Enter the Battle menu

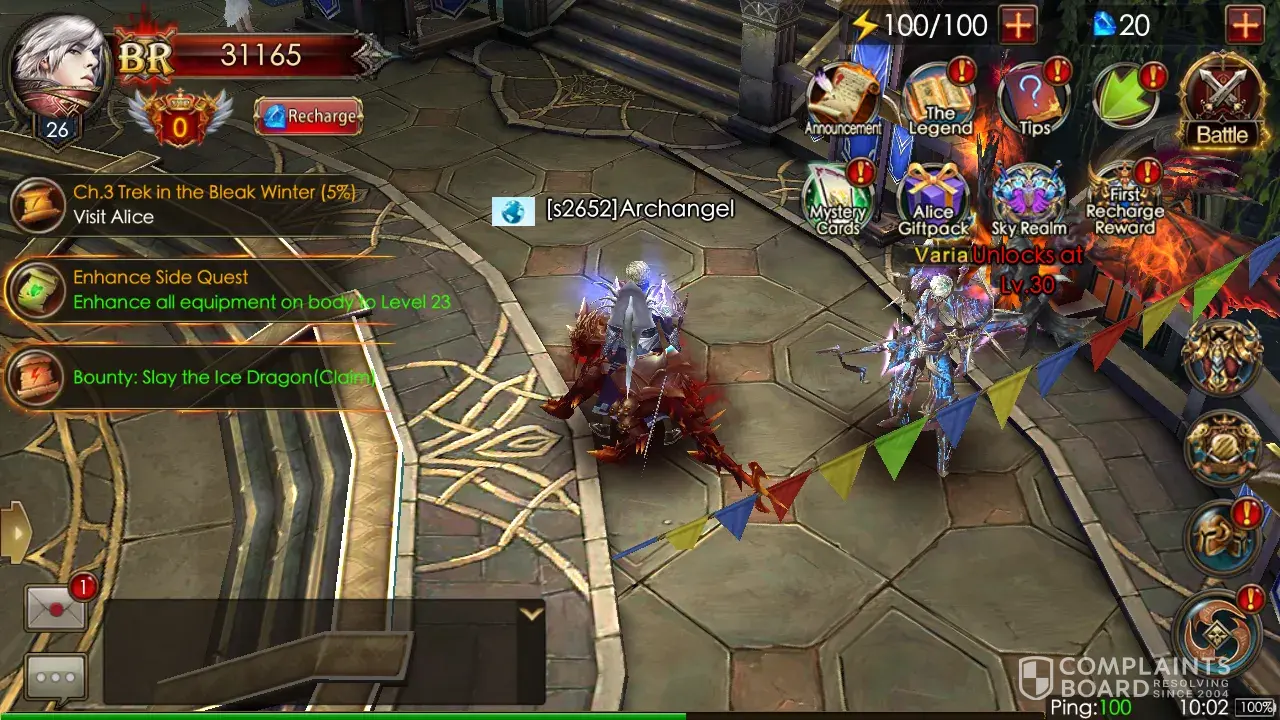point(1222,101)
